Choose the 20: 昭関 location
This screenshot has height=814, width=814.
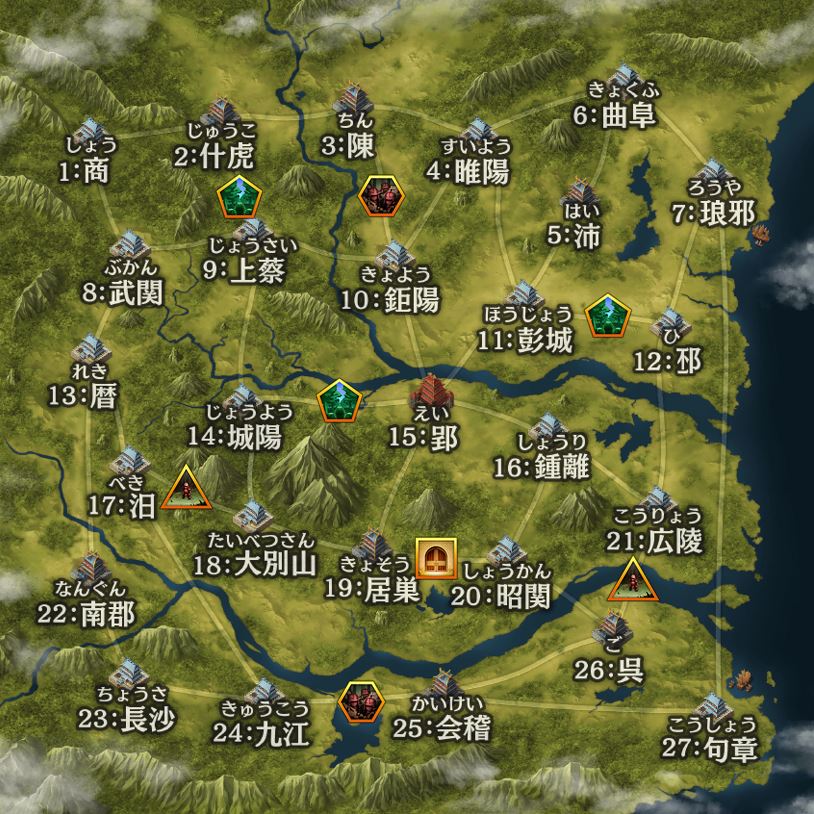504,555
